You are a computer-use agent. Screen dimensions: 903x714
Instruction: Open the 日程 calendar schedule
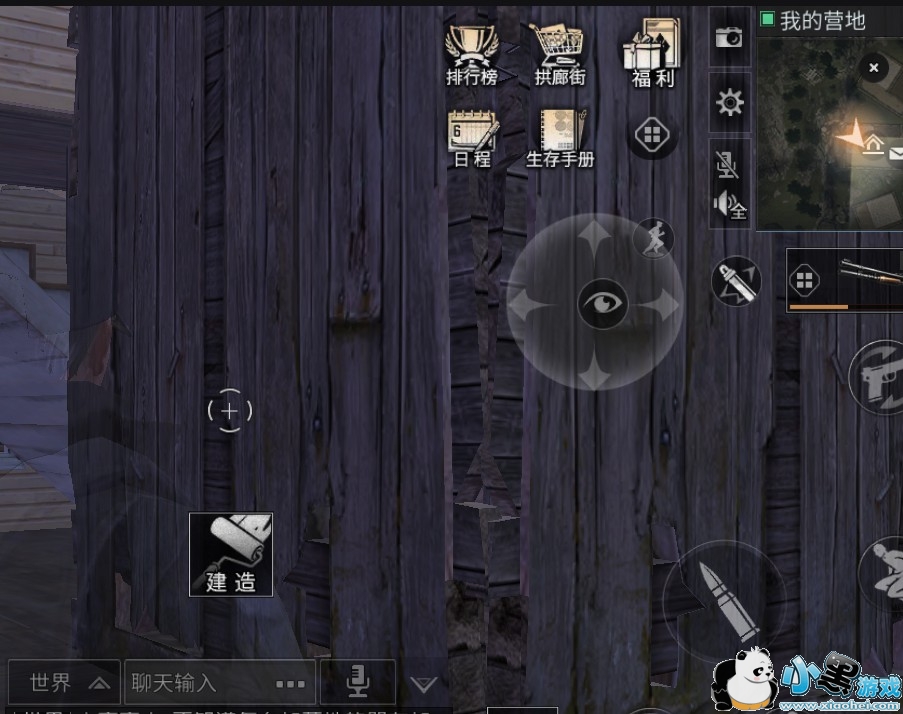point(472,138)
